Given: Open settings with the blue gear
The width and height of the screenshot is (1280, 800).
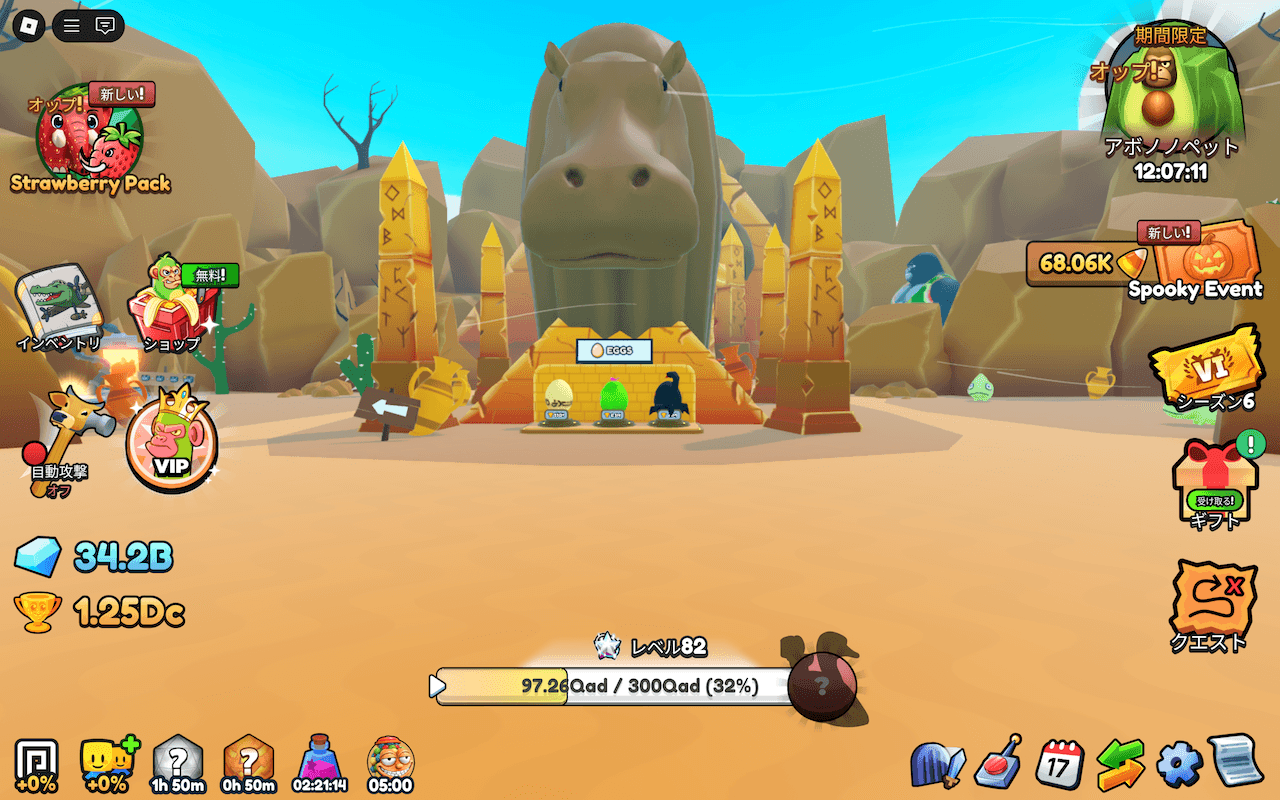Looking at the screenshot, I should coord(1178,764).
